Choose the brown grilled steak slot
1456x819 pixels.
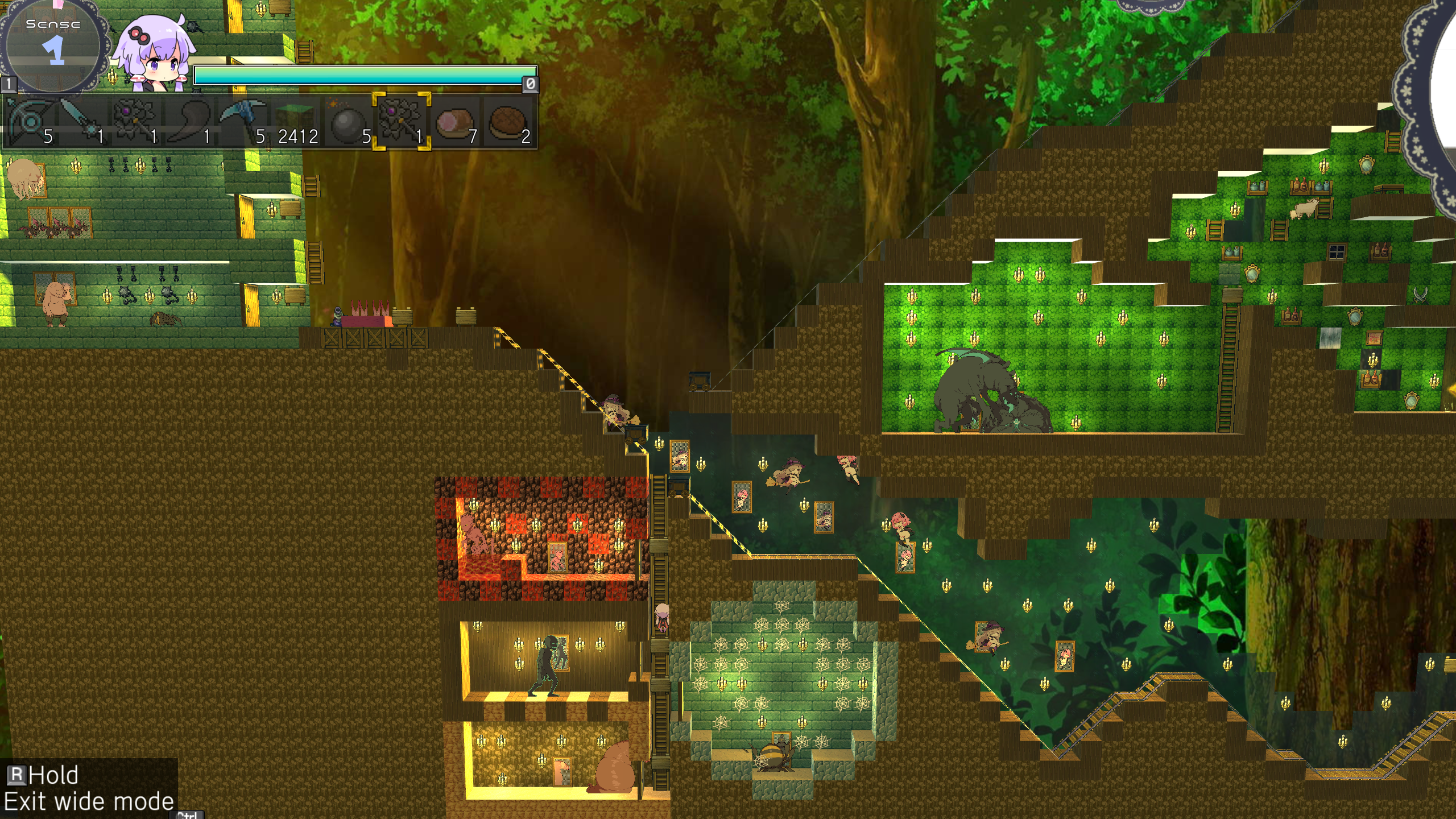pos(508,122)
